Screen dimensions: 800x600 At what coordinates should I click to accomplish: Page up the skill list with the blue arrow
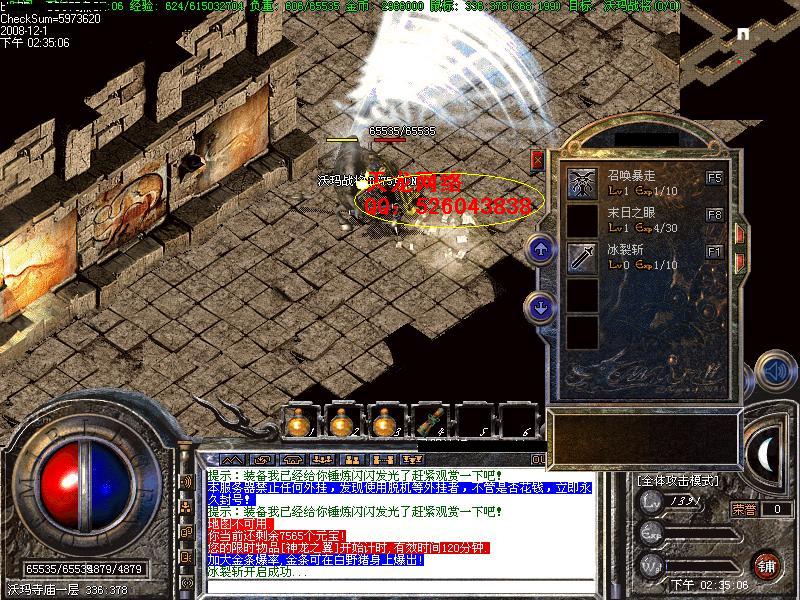point(541,249)
